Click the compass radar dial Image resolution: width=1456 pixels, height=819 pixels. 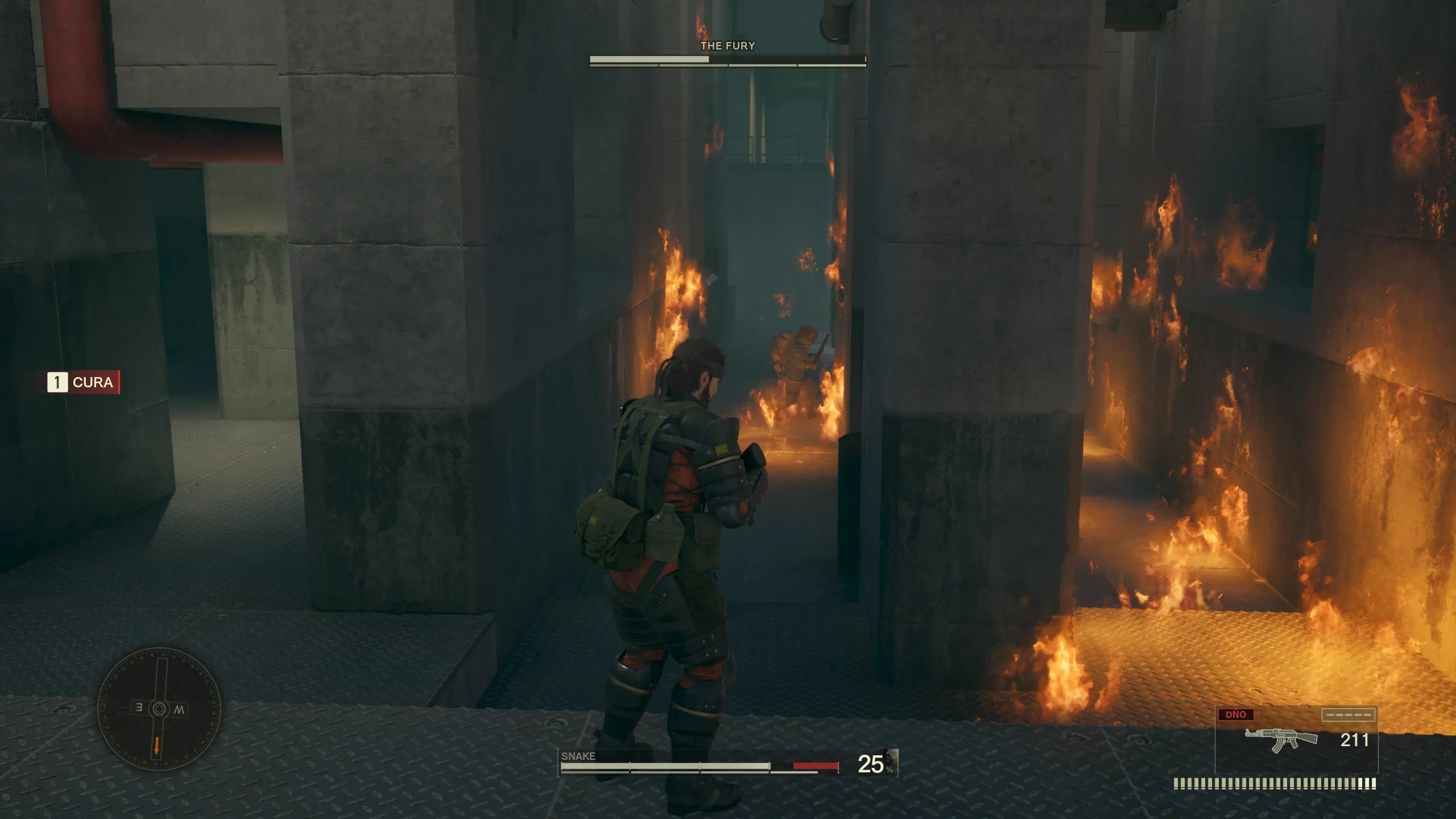coord(159,709)
